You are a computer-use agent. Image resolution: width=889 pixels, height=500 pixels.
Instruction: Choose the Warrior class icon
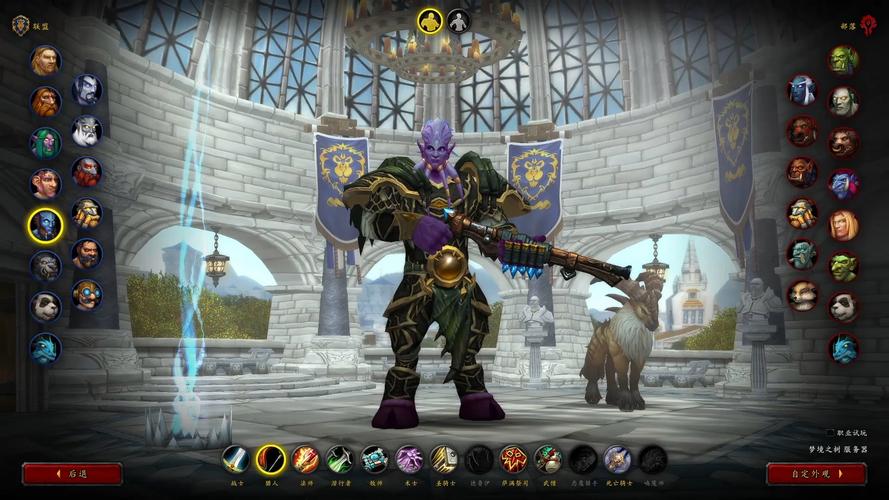236,459
